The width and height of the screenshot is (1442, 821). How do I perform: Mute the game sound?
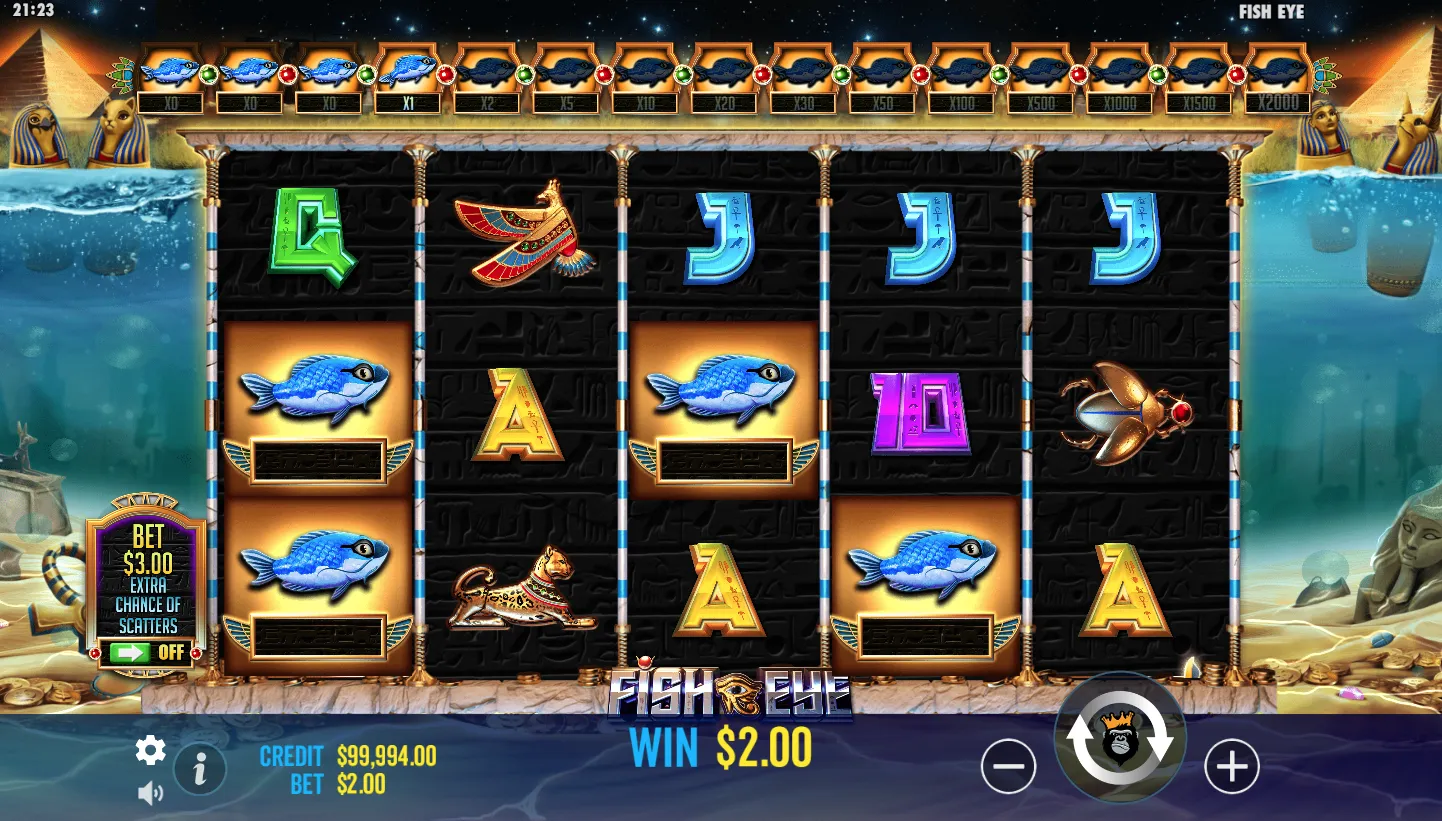click(150, 793)
